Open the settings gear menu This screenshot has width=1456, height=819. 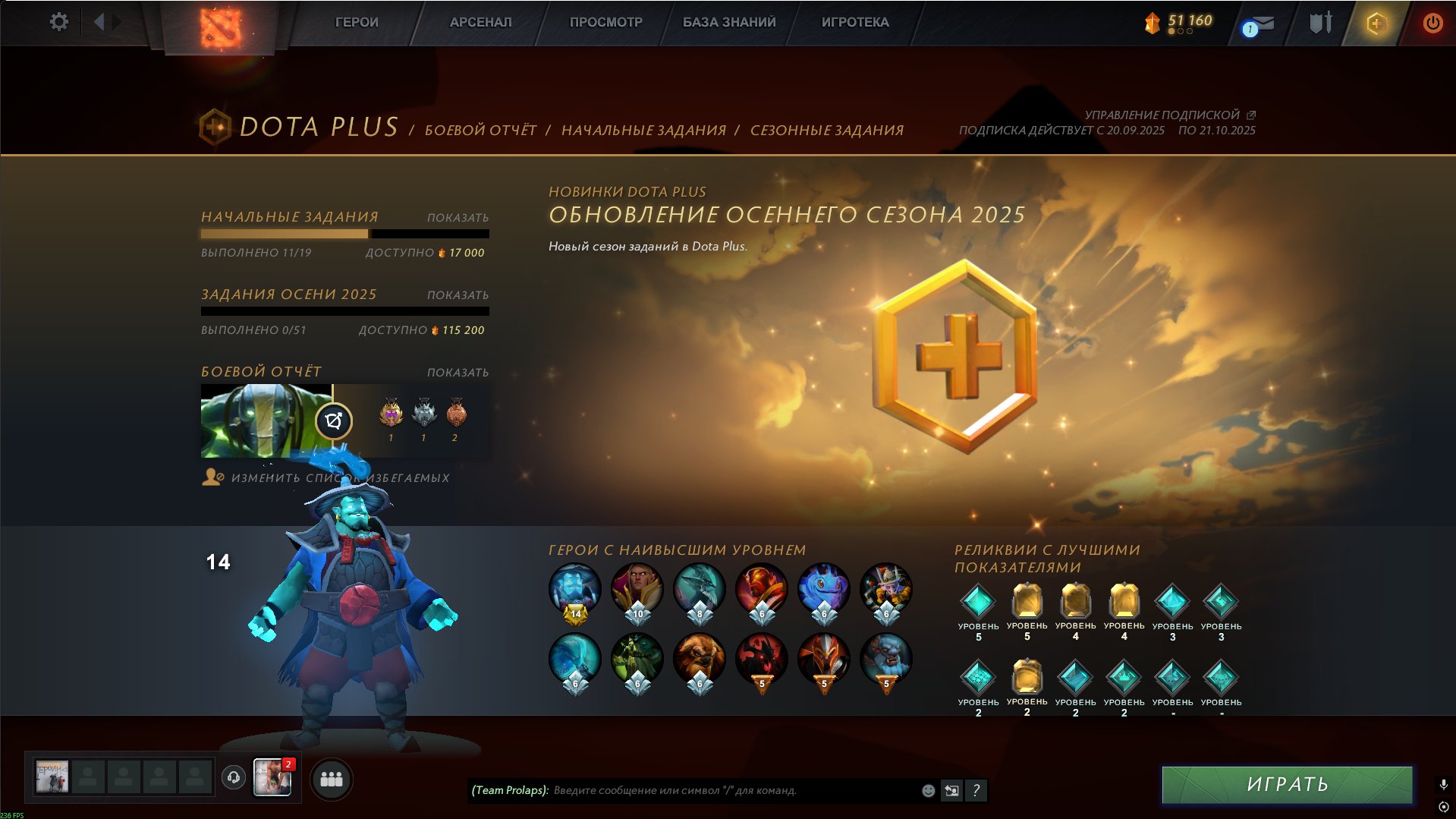59,22
